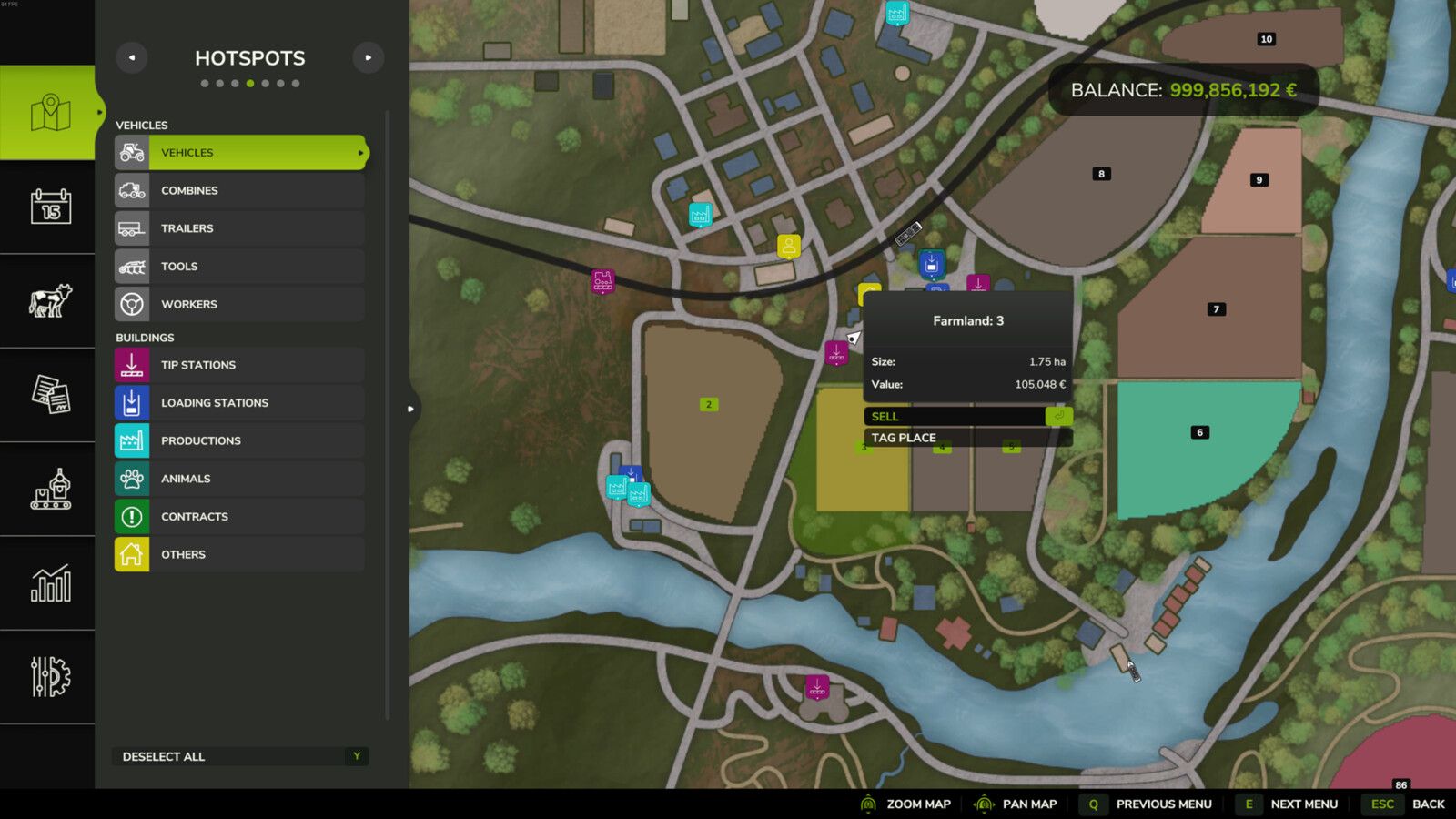Toggle the Vehicles hotspot filter

(240, 153)
